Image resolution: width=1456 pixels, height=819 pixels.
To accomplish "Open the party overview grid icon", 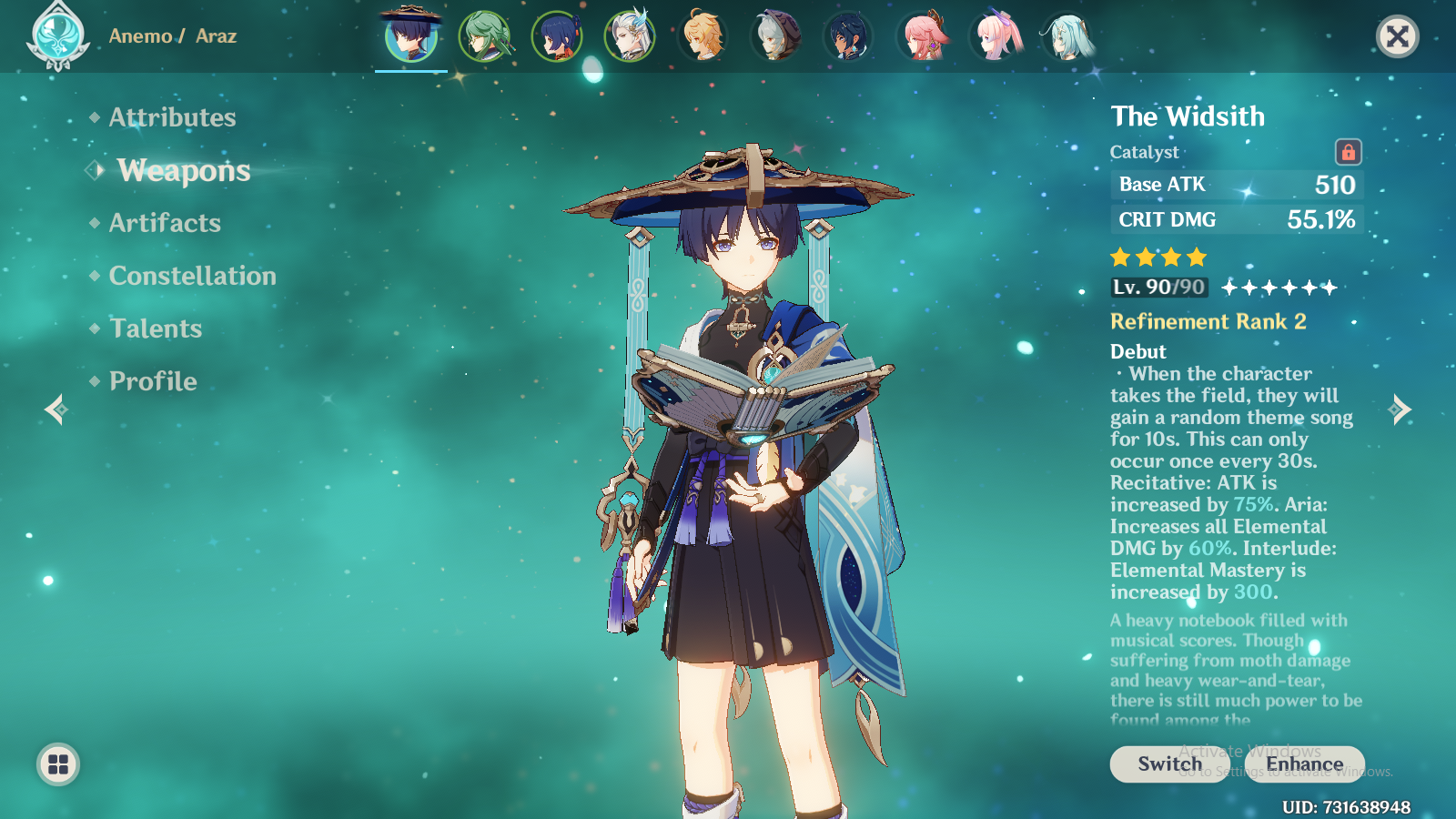I will coord(56,764).
